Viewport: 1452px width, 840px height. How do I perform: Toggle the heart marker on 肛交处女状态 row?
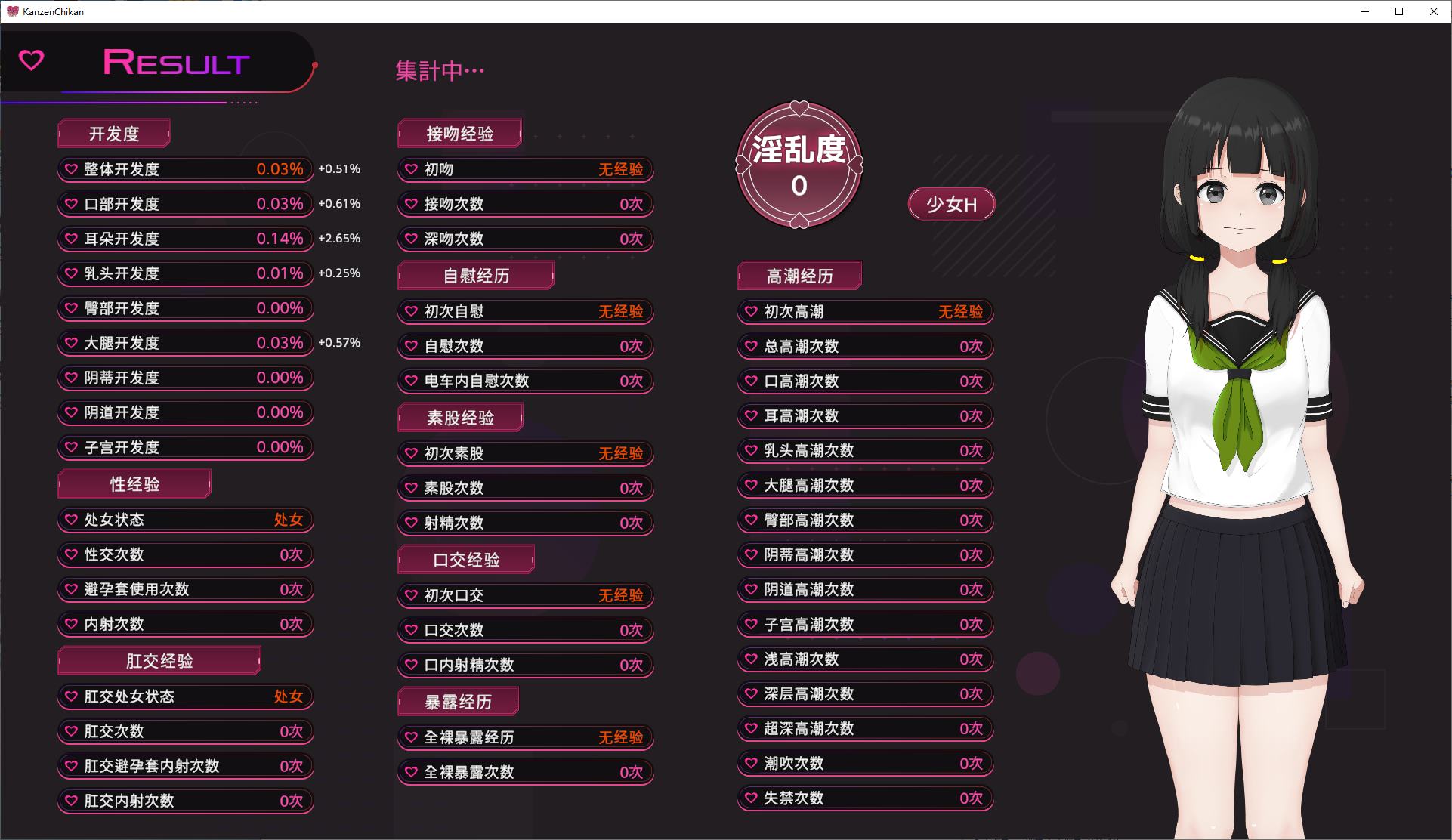[71, 696]
